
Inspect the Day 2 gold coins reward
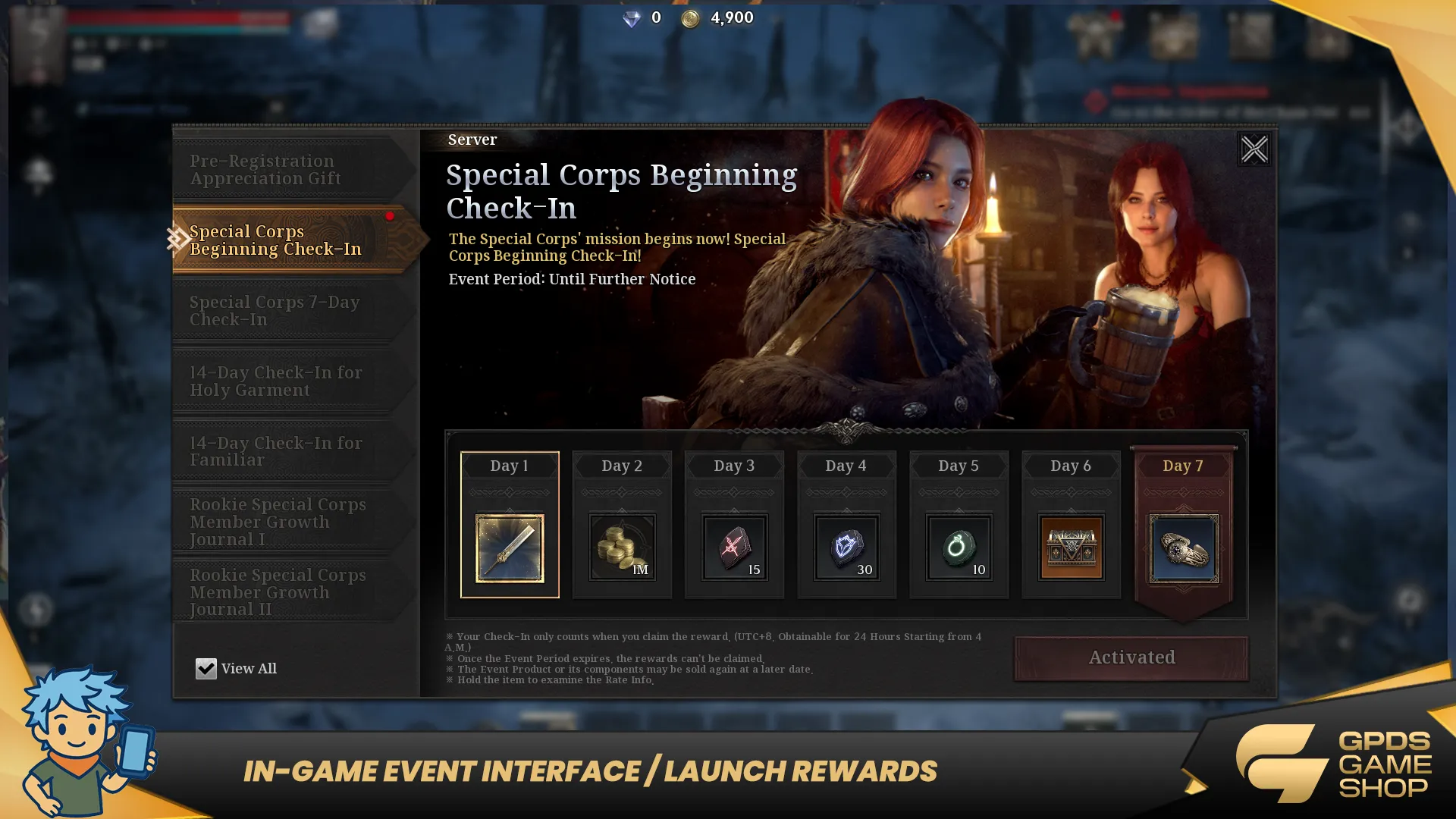pyautogui.click(x=622, y=548)
